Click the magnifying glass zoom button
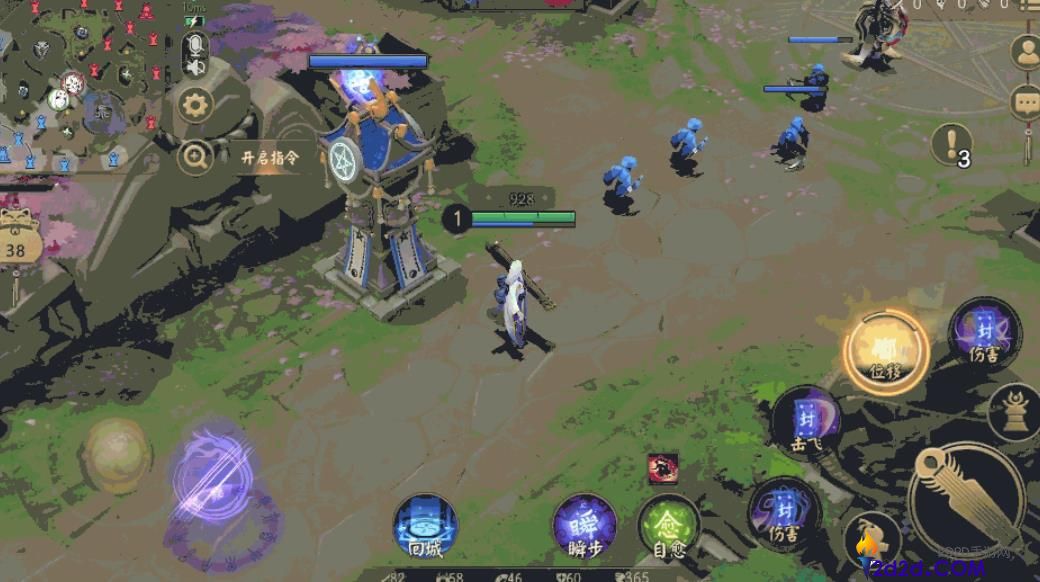Viewport: 1040px width, 582px height. [x=195, y=157]
